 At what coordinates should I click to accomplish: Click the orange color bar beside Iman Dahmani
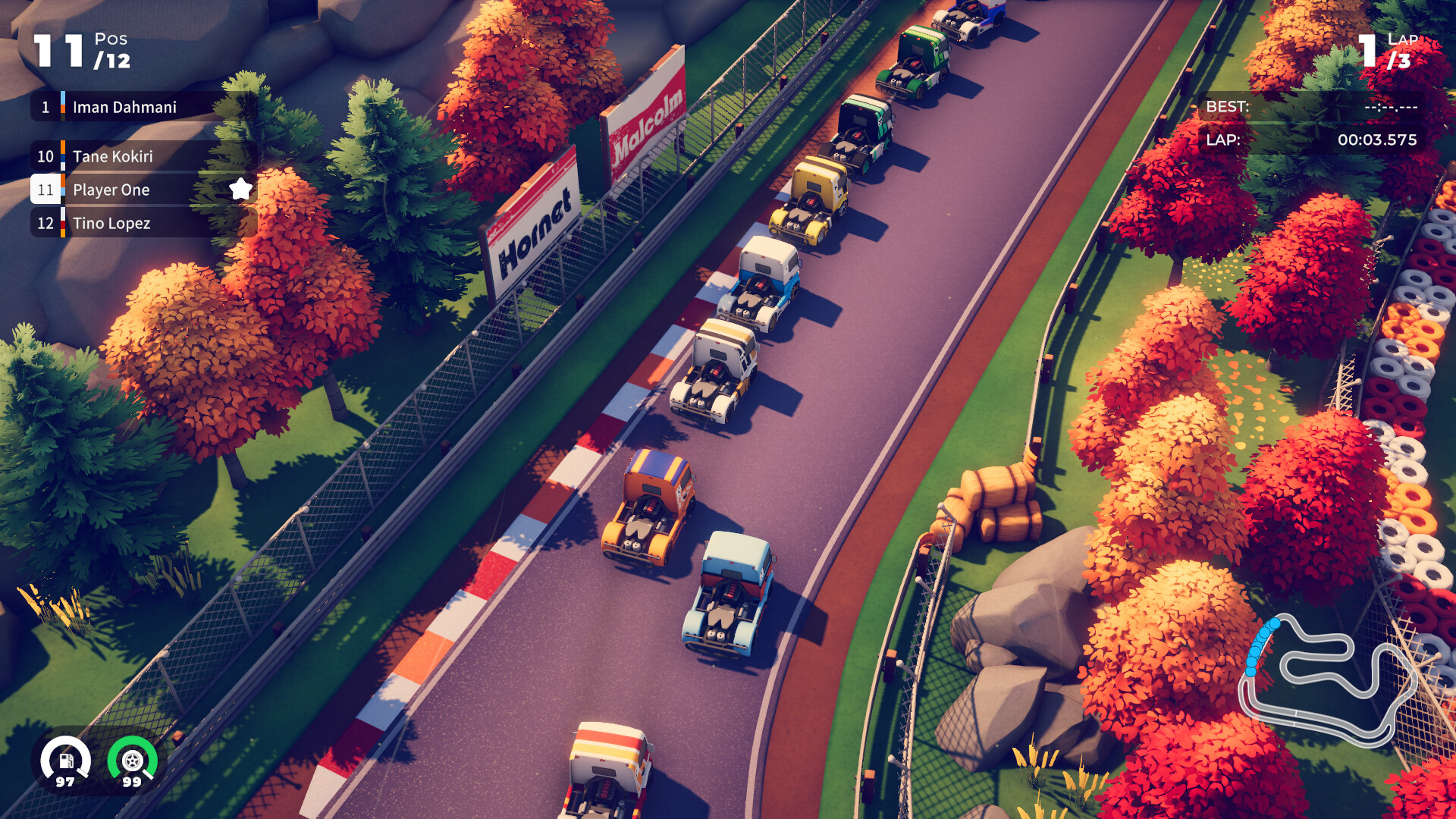[x=62, y=107]
